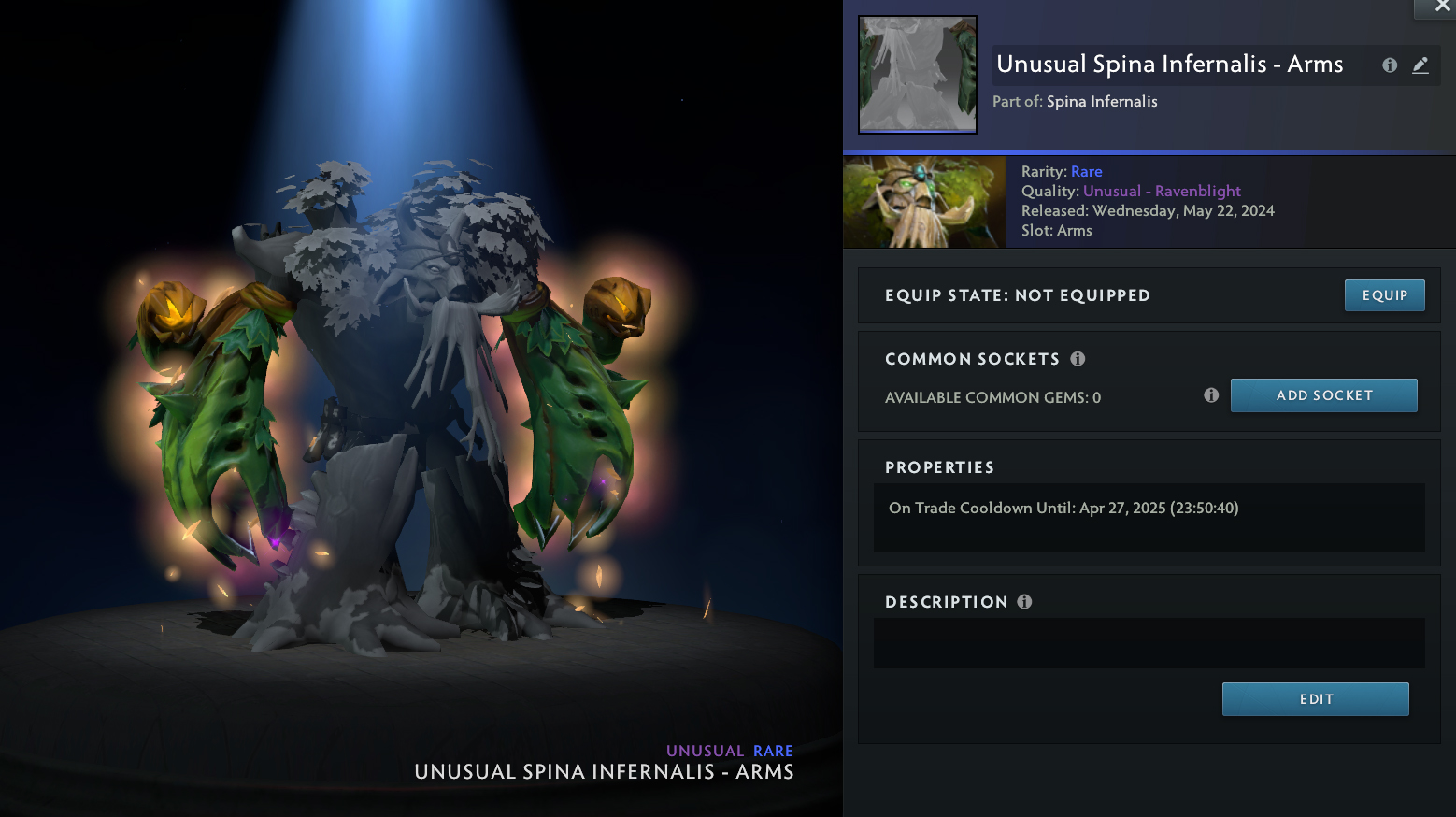The image size is (1456, 817).
Task: Show info for the Description section
Action: (x=1024, y=602)
